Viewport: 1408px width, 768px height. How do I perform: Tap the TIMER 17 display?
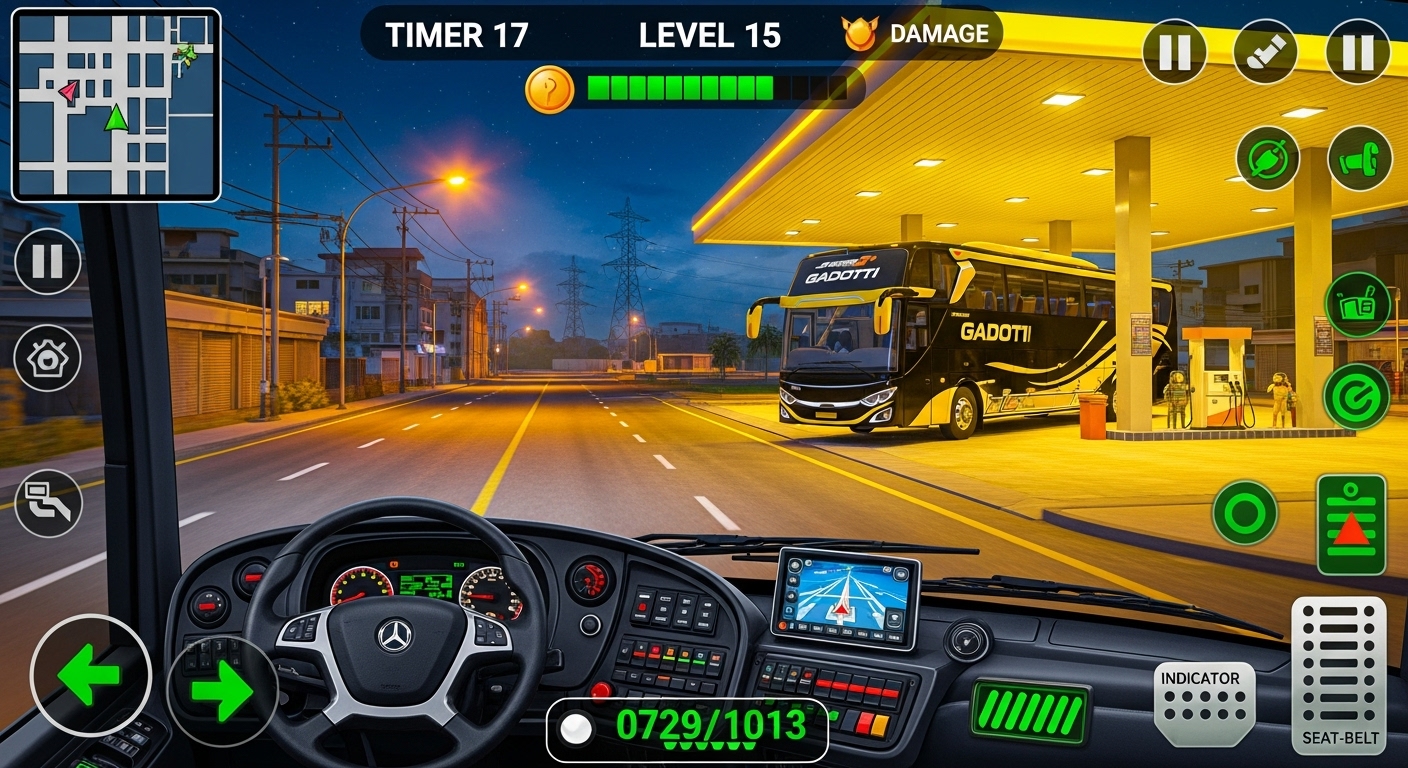455,33
